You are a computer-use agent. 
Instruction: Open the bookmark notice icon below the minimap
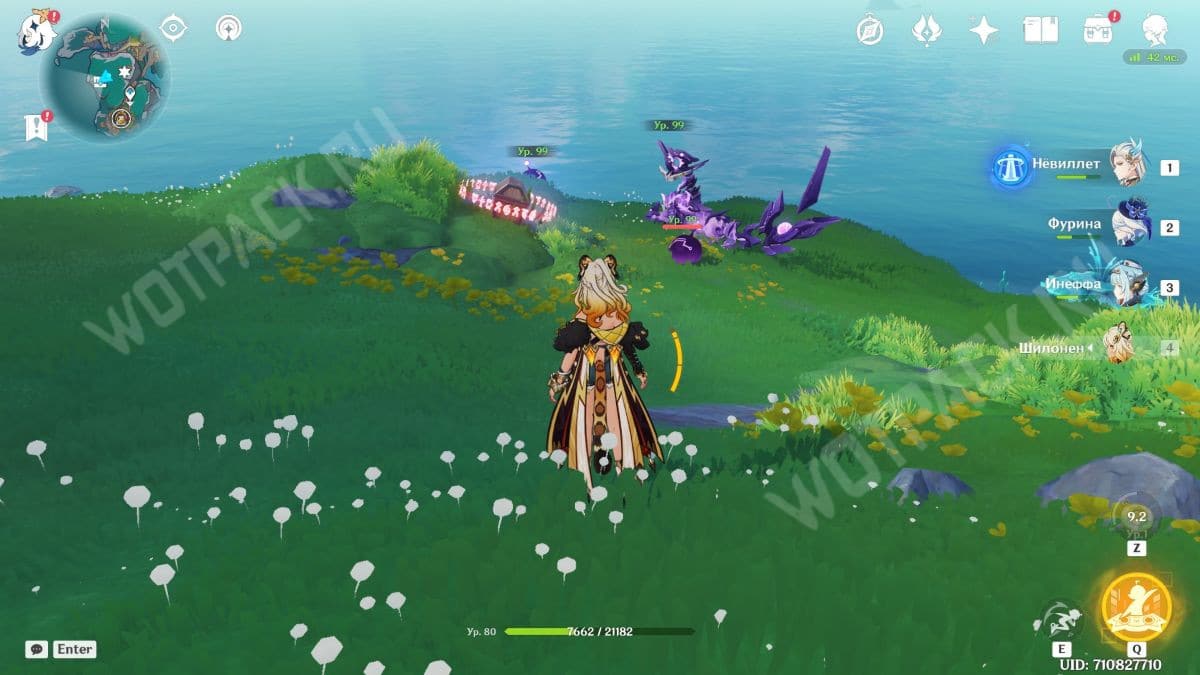tap(37, 127)
